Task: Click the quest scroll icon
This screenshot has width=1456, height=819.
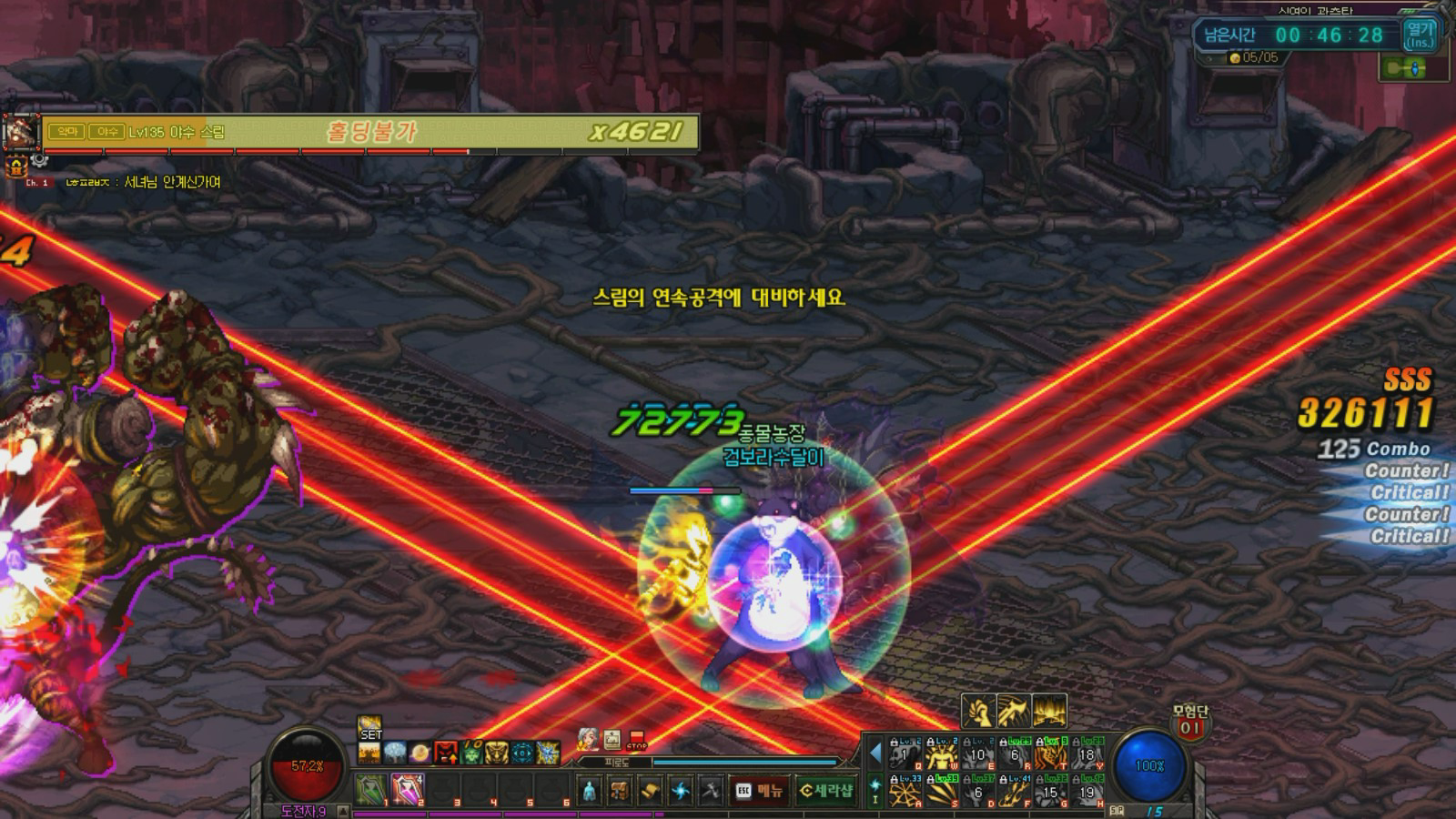Action: point(652,790)
